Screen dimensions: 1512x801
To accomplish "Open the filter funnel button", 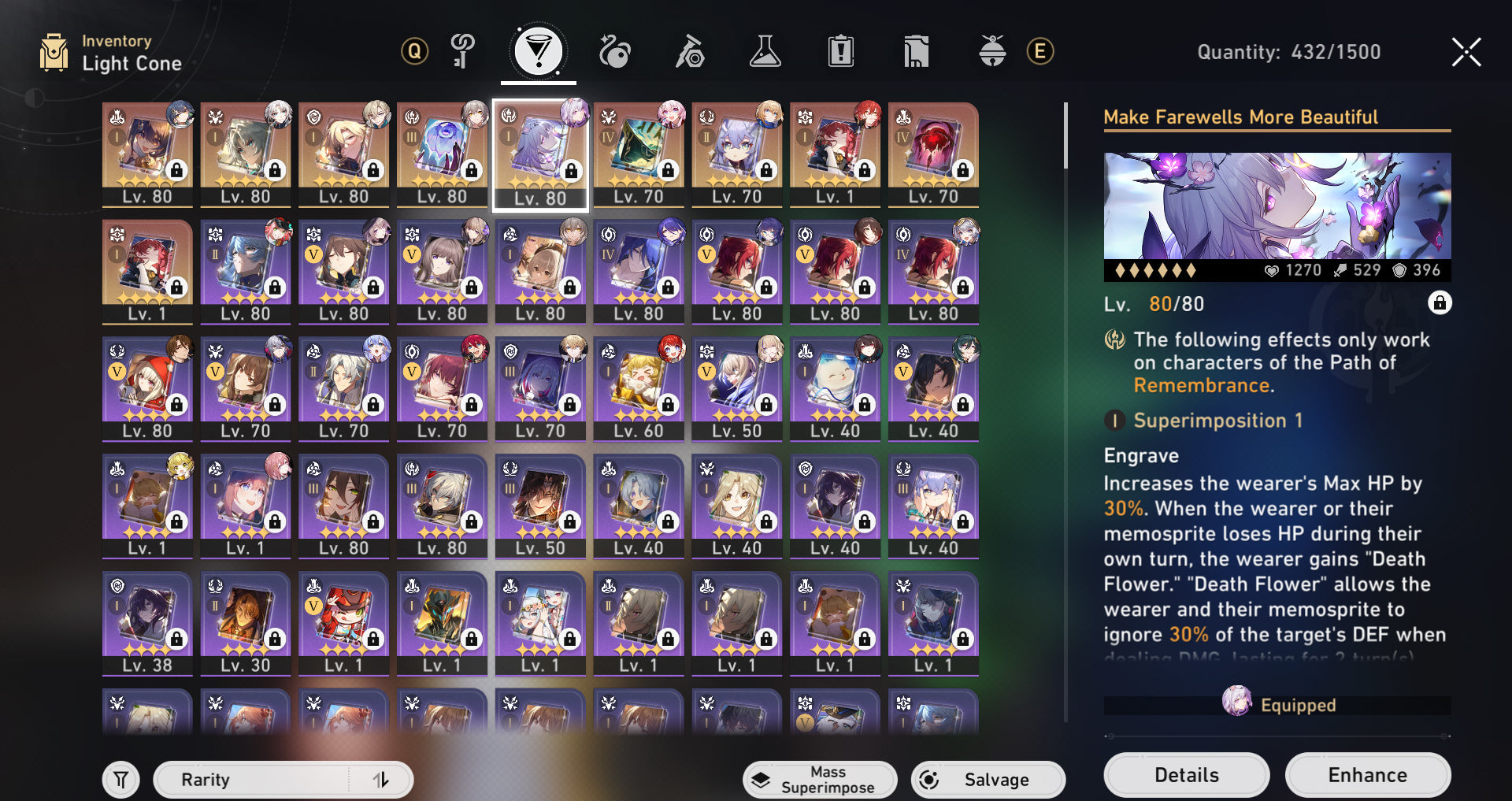I will pyautogui.click(x=120, y=780).
